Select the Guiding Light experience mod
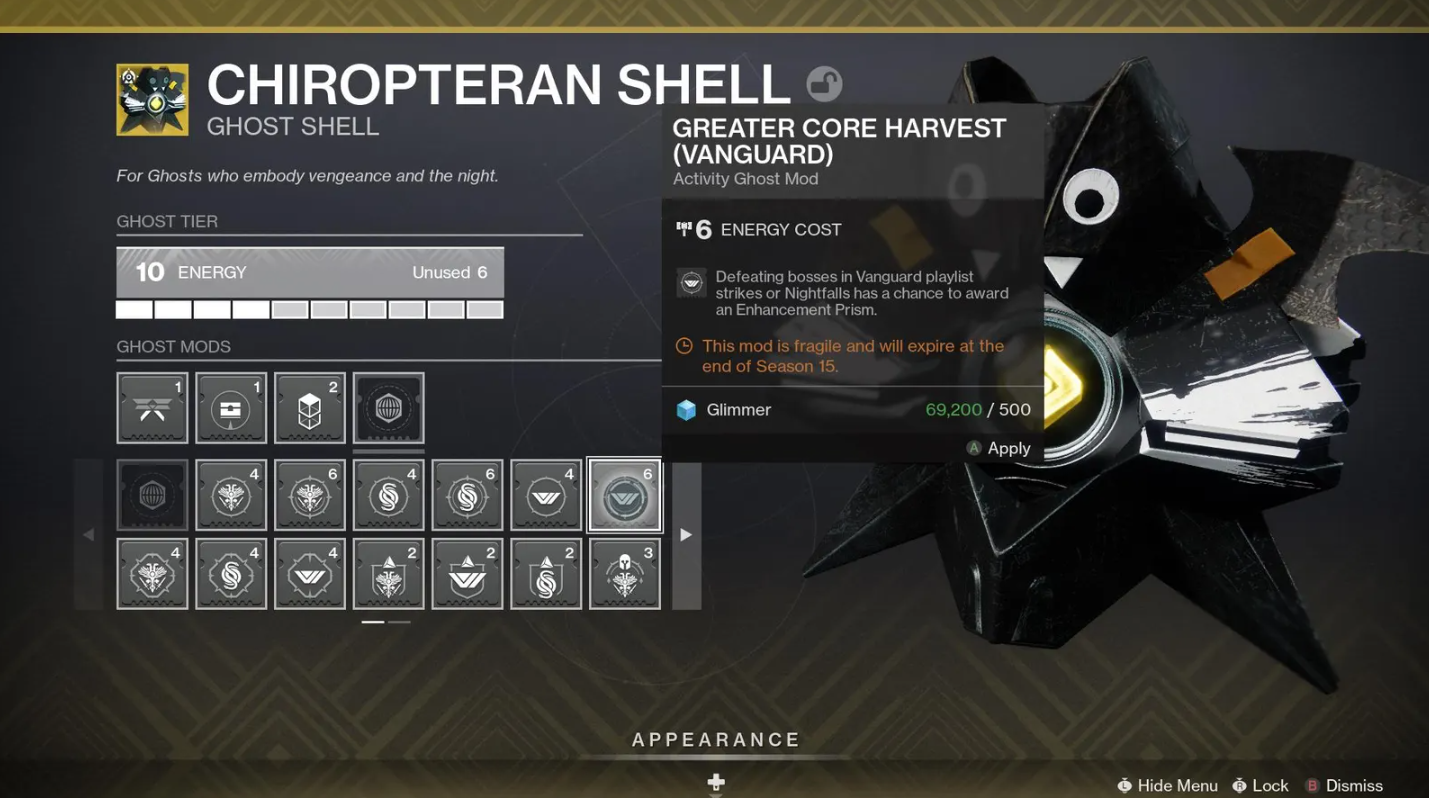 pos(152,407)
